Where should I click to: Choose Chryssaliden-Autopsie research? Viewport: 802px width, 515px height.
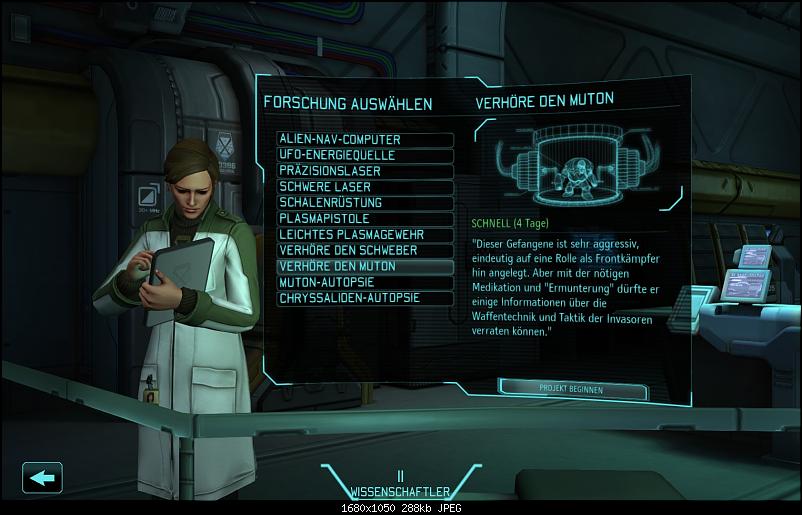pyautogui.click(x=365, y=298)
